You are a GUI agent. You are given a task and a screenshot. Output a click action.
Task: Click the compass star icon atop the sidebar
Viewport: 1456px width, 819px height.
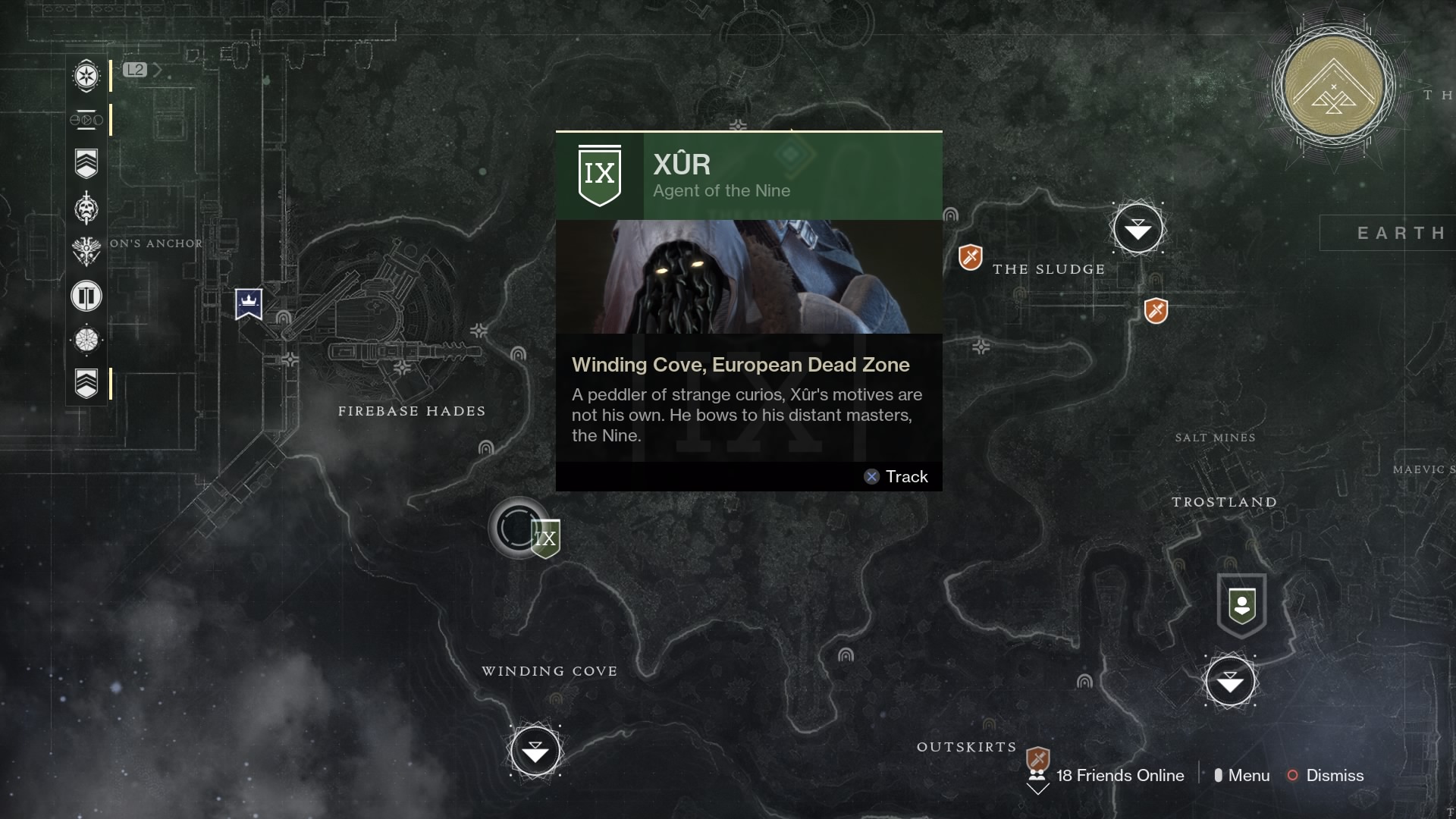[x=86, y=77]
